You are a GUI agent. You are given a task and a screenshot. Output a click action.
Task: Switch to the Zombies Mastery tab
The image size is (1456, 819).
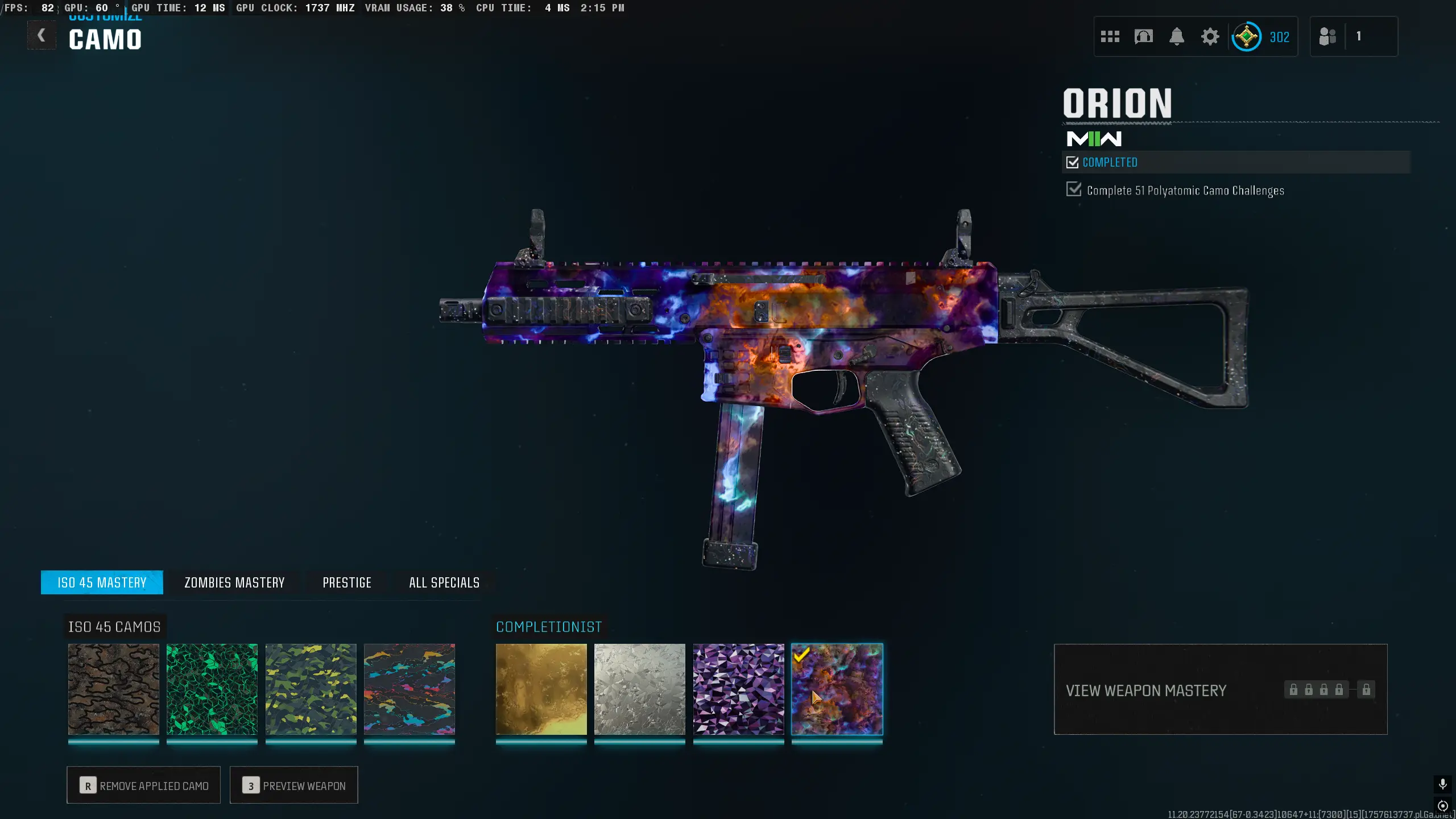pos(234,582)
